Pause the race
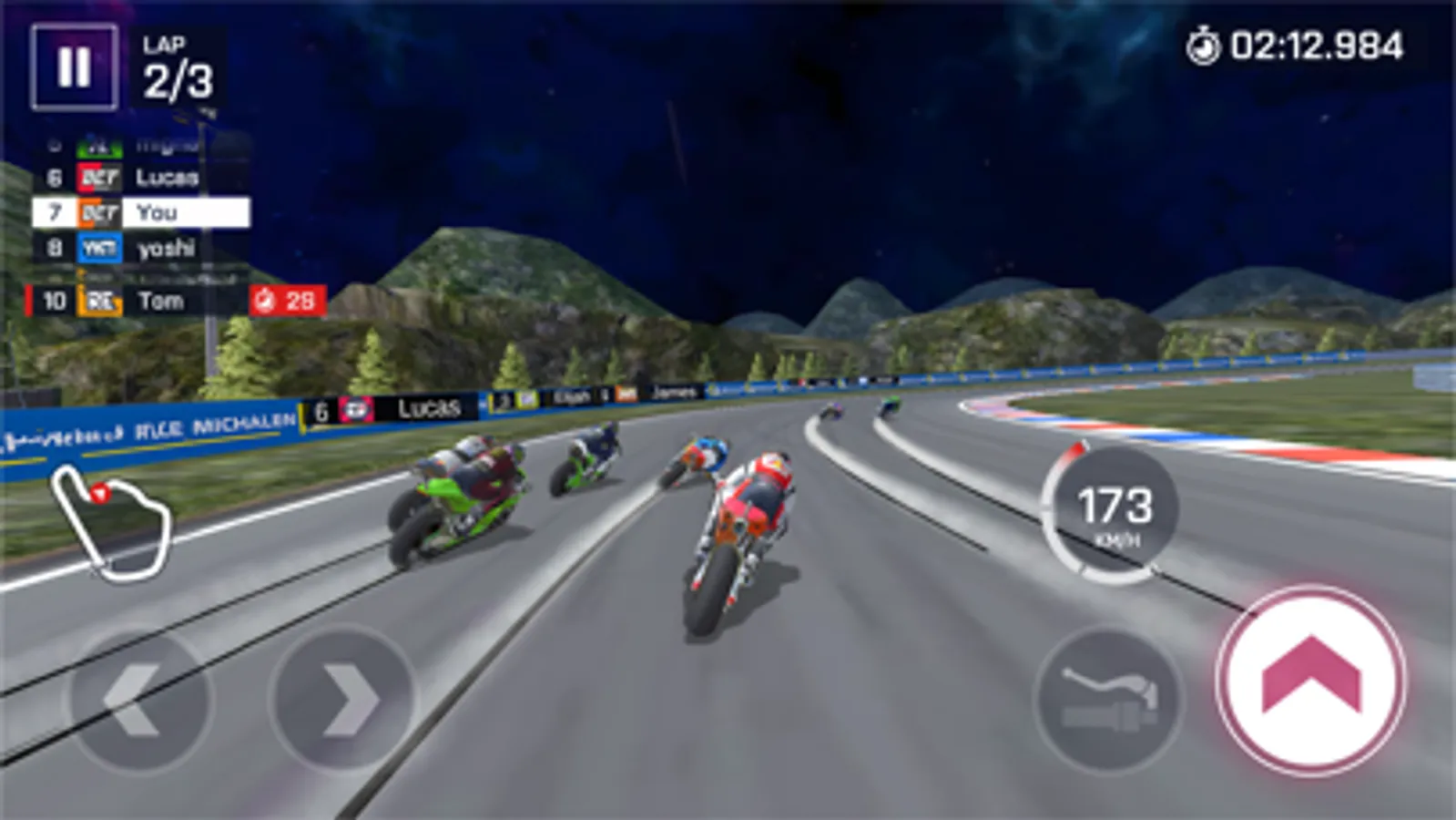Screen dimensions: 1456x820 [76, 66]
